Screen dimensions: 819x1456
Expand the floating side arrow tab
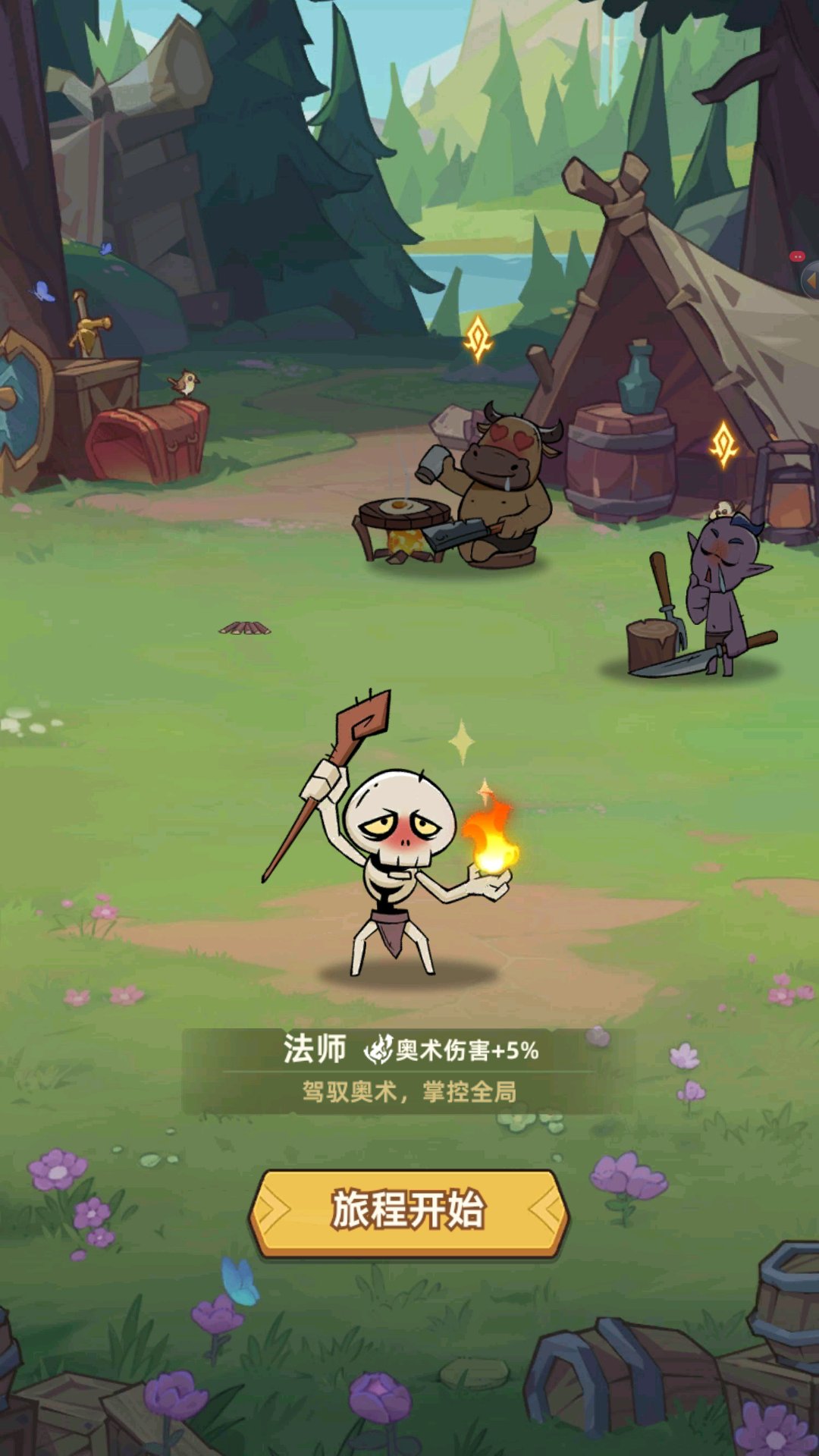[x=810, y=281]
